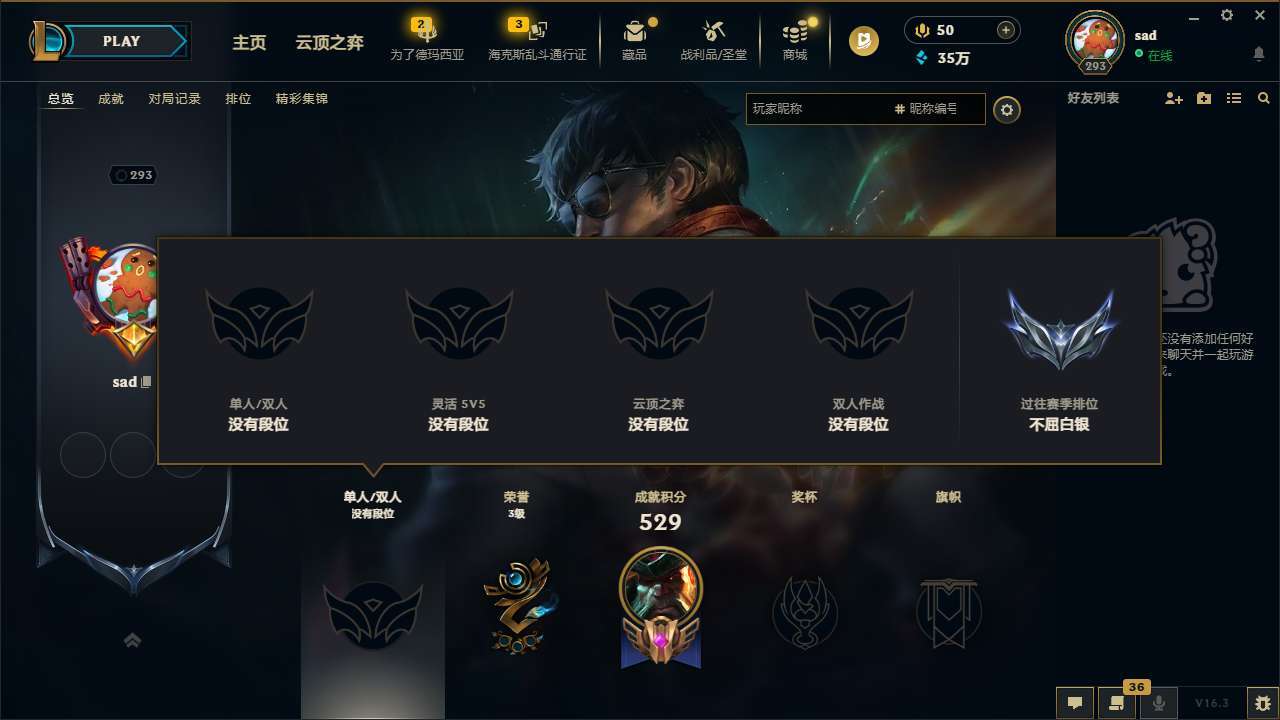Image resolution: width=1280 pixels, height=720 pixels.
Task: Toggle the voice chat microphone
Action: pyautogui.click(x=1158, y=703)
